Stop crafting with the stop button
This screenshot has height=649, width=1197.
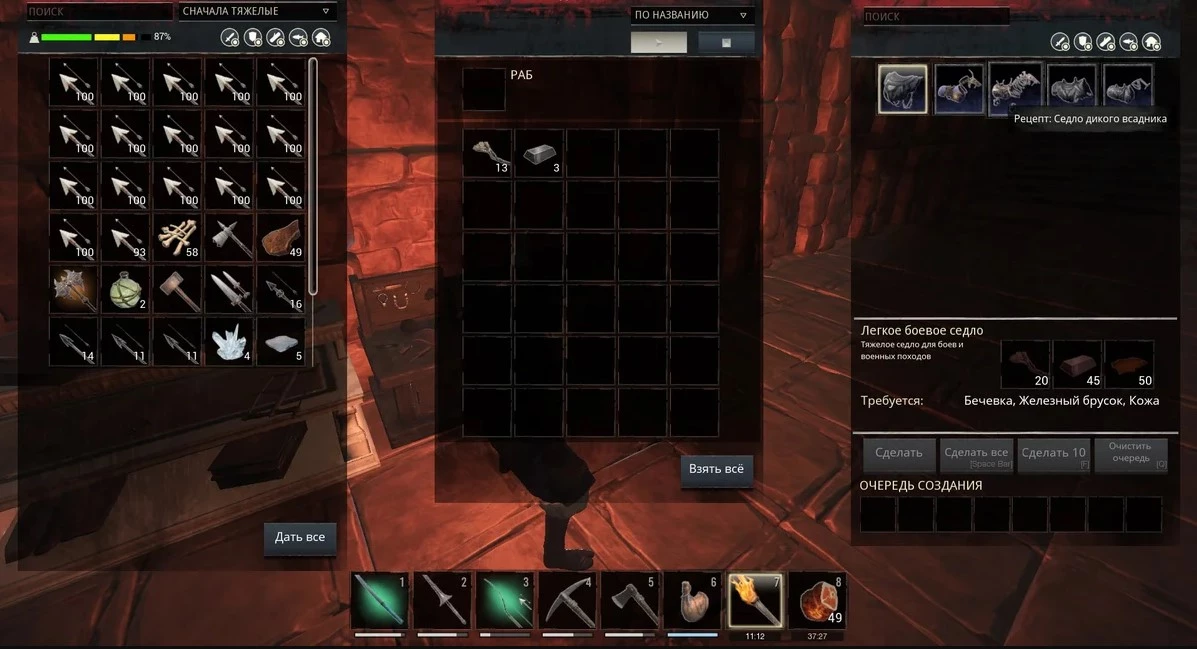coord(726,42)
